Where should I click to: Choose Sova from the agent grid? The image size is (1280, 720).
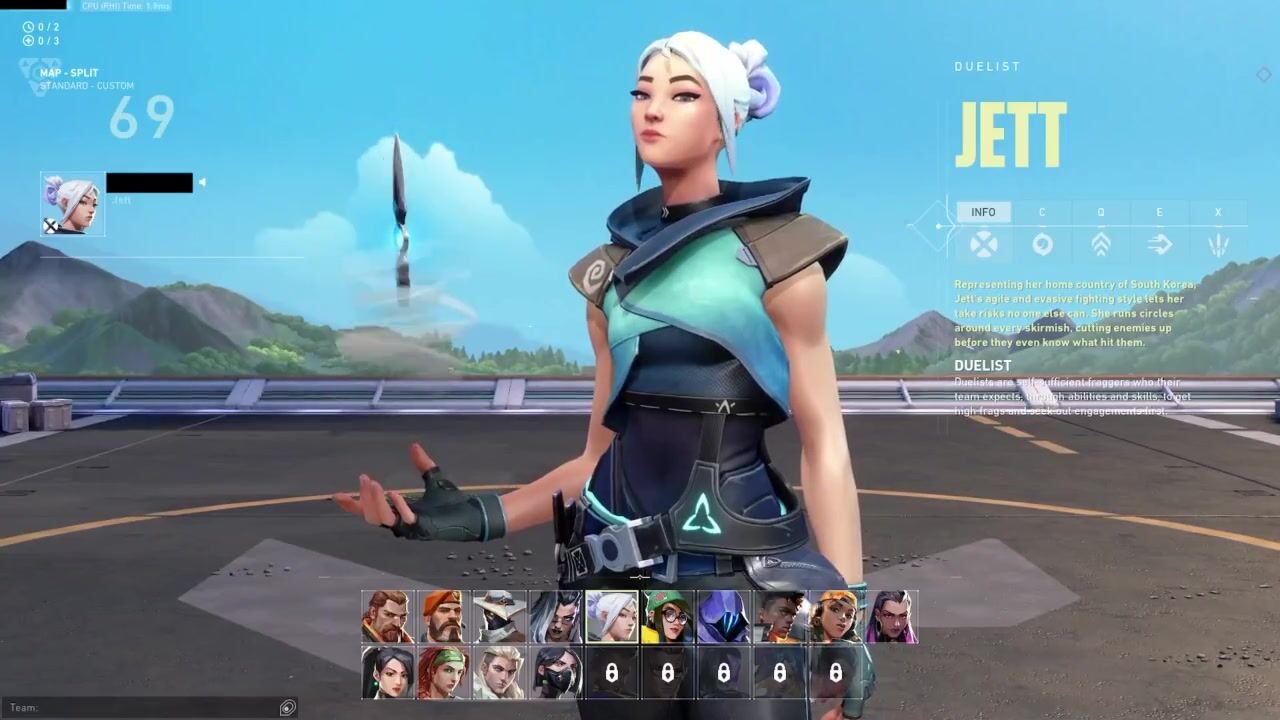coord(499,672)
